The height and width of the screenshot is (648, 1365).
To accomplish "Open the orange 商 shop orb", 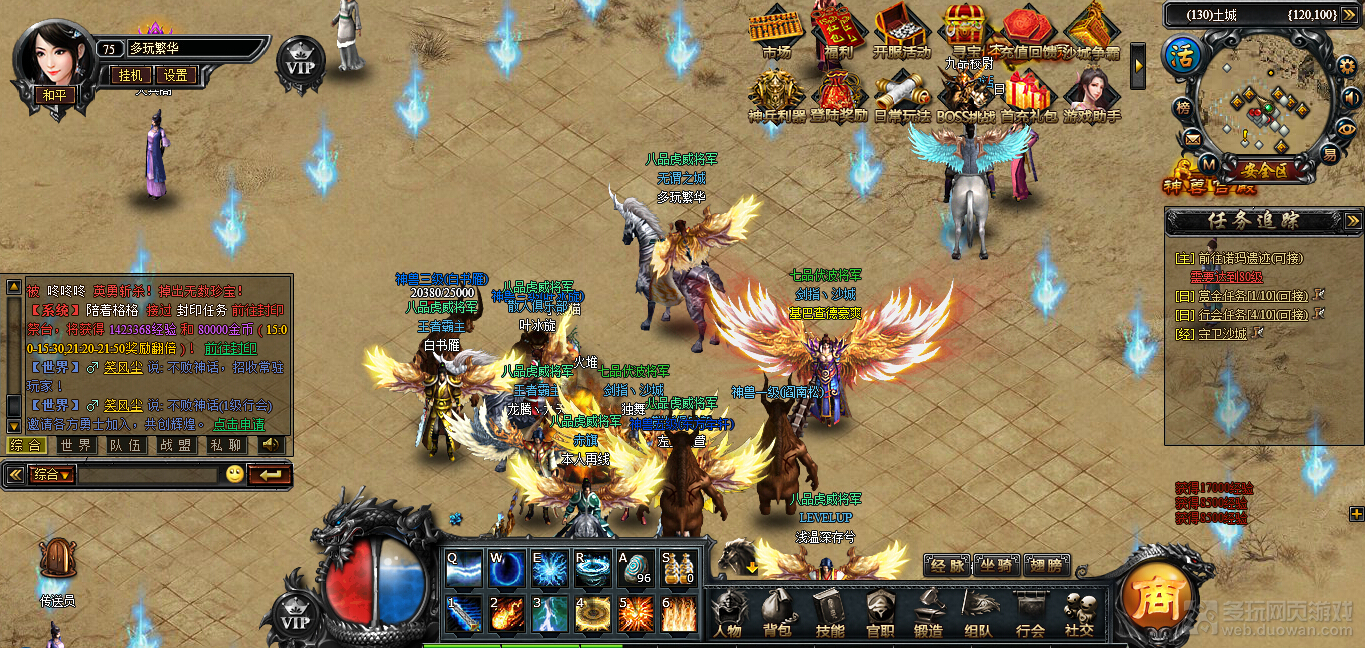I will [1151, 598].
